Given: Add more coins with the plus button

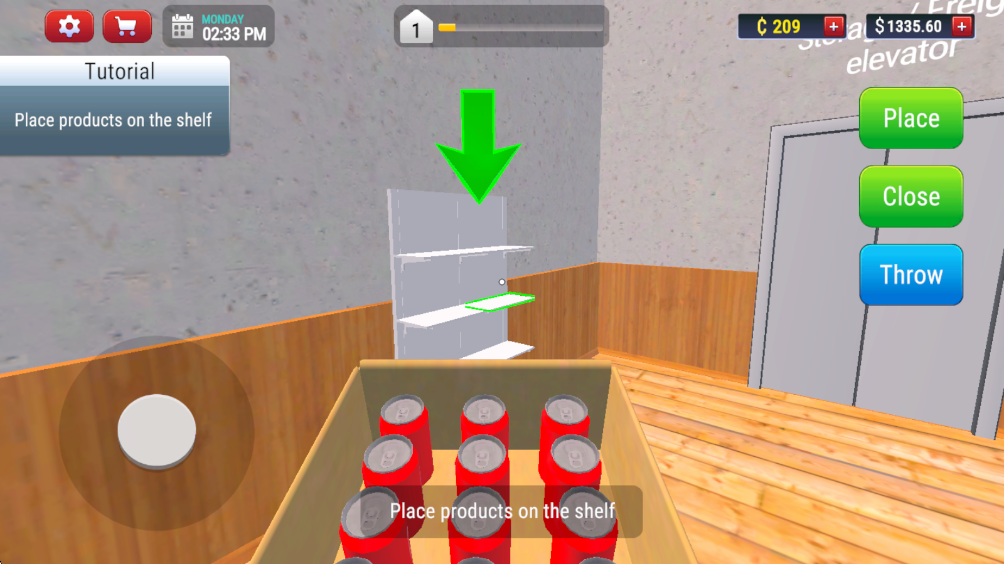Looking at the screenshot, I should (x=833, y=27).
